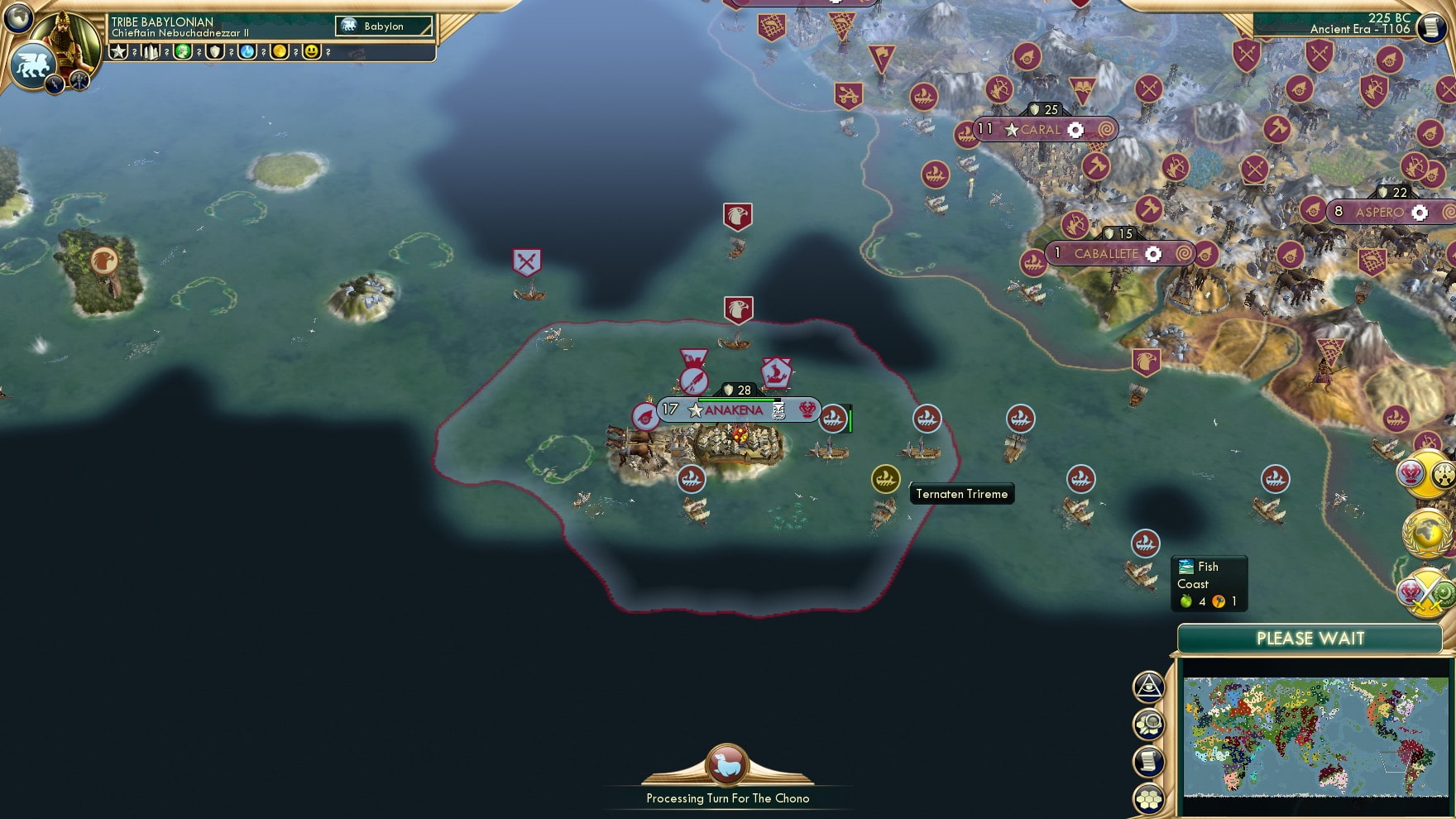This screenshot has width=1456, height=819.
Task: Open the notification log scroll icon near minimap
Action: click(1149, 760)
